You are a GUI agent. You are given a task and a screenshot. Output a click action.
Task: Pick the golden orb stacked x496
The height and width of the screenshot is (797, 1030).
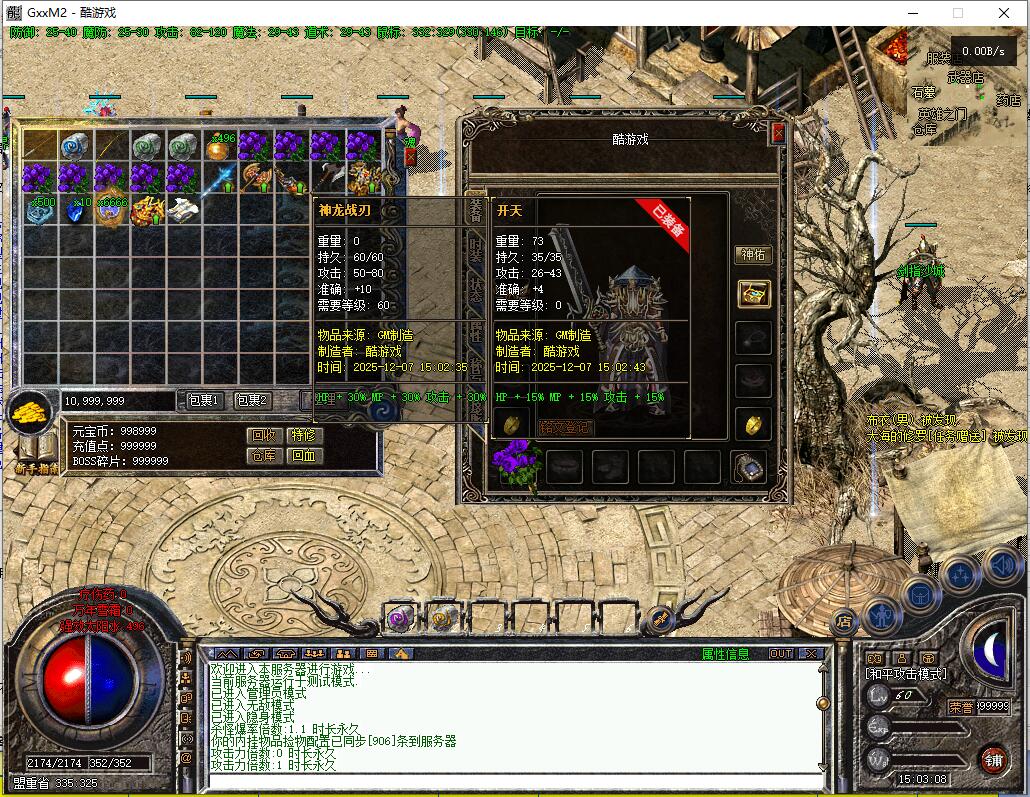click(217, 148)
